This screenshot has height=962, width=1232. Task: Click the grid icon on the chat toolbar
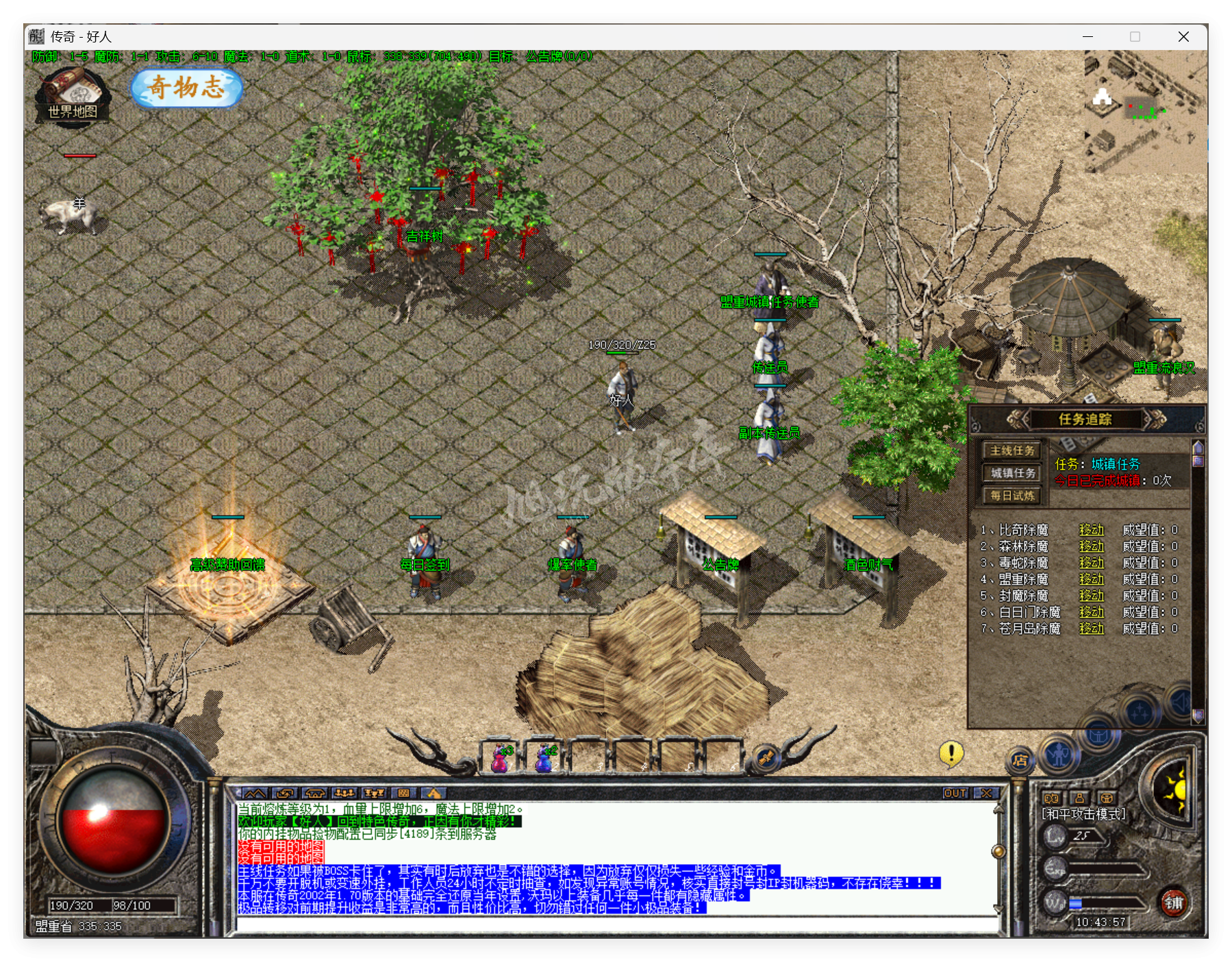(x=404, y=793)
